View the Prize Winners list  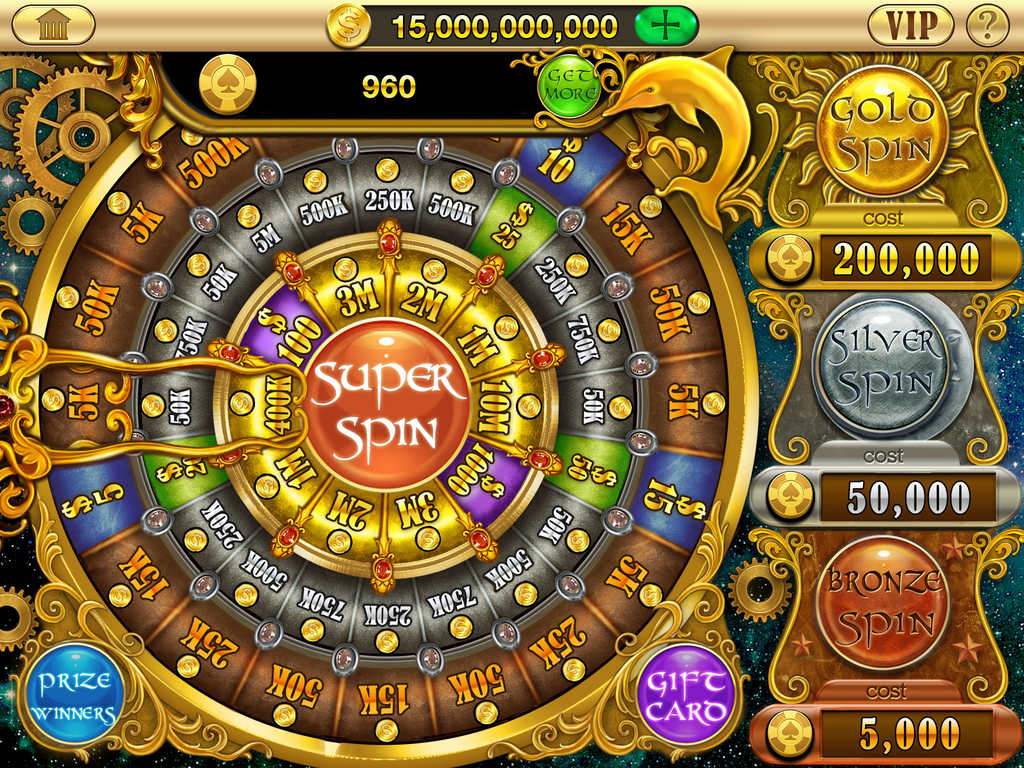click(x=75, y=696)
